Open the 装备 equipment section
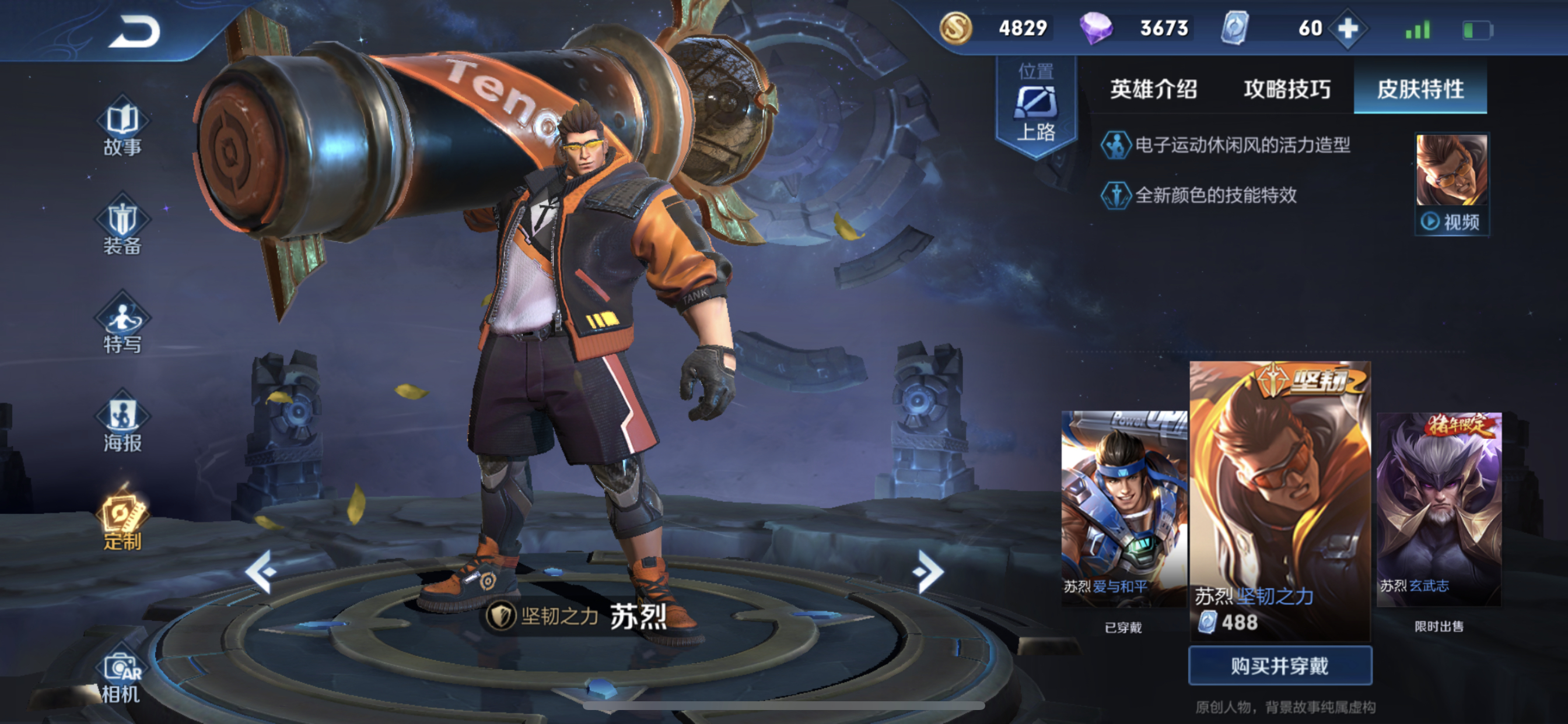This screenshot has height=724, width=1568. pos(123,225)
